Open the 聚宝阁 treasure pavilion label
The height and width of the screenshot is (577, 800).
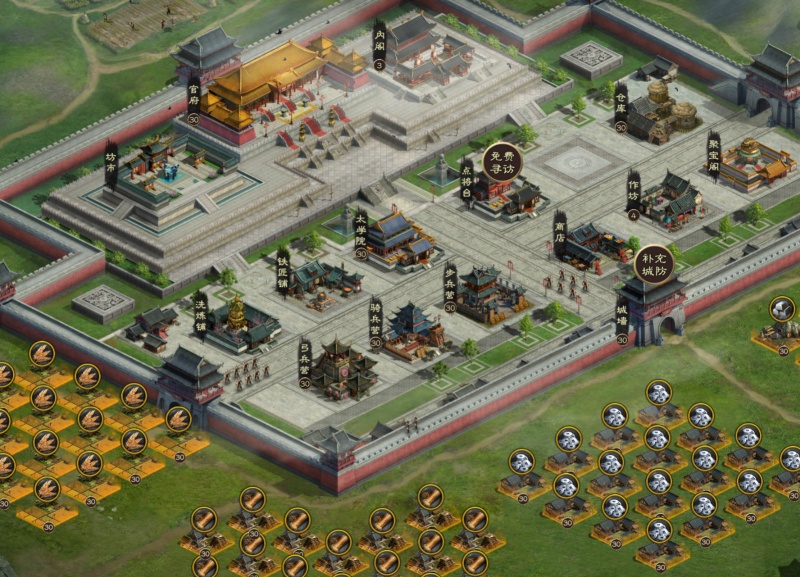pyautogui.click(x=714, y=154)
